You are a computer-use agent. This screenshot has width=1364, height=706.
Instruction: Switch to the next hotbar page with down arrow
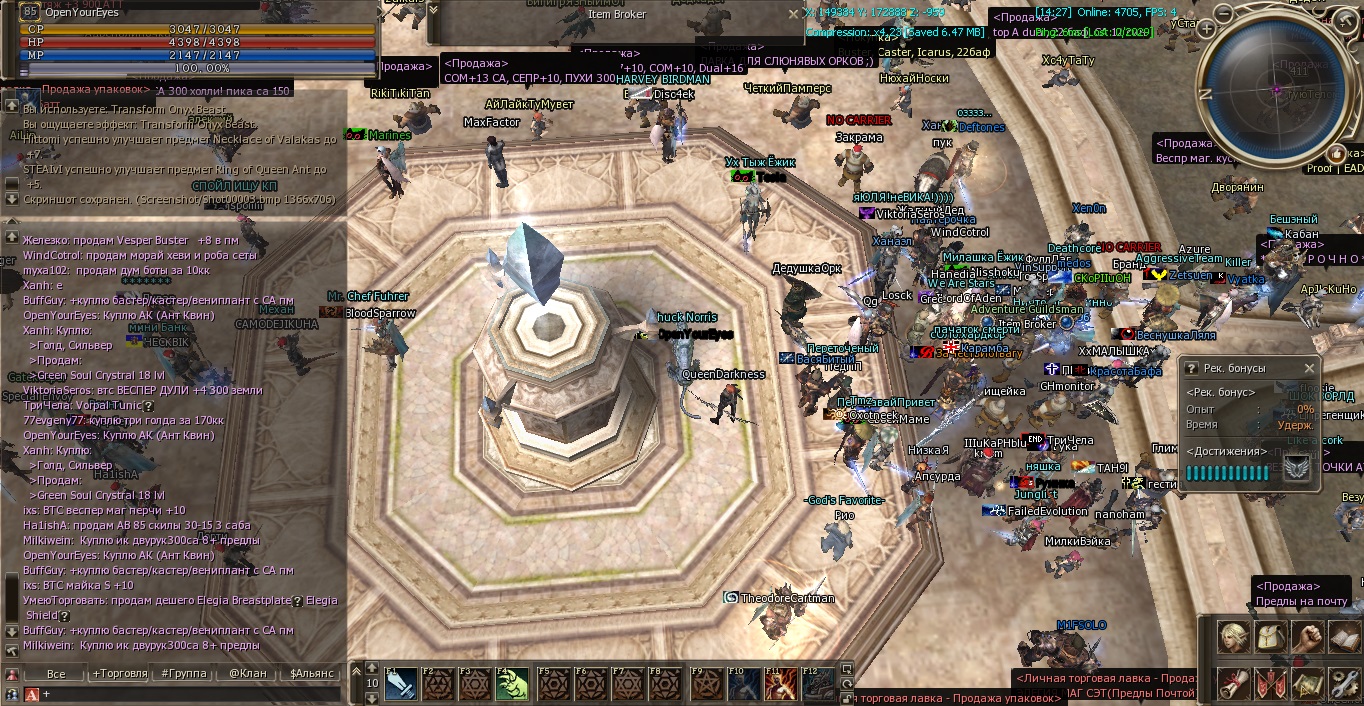(x=372, y=697)
